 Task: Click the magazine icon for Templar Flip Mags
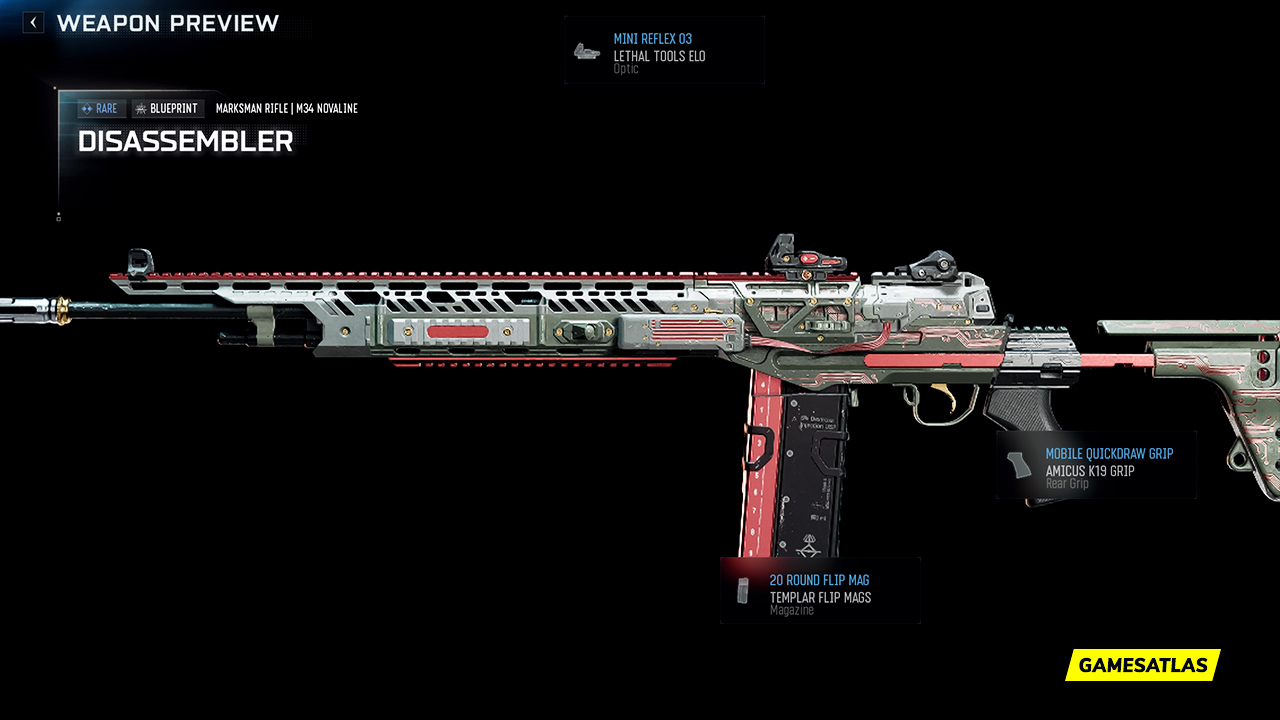[742, 590]
